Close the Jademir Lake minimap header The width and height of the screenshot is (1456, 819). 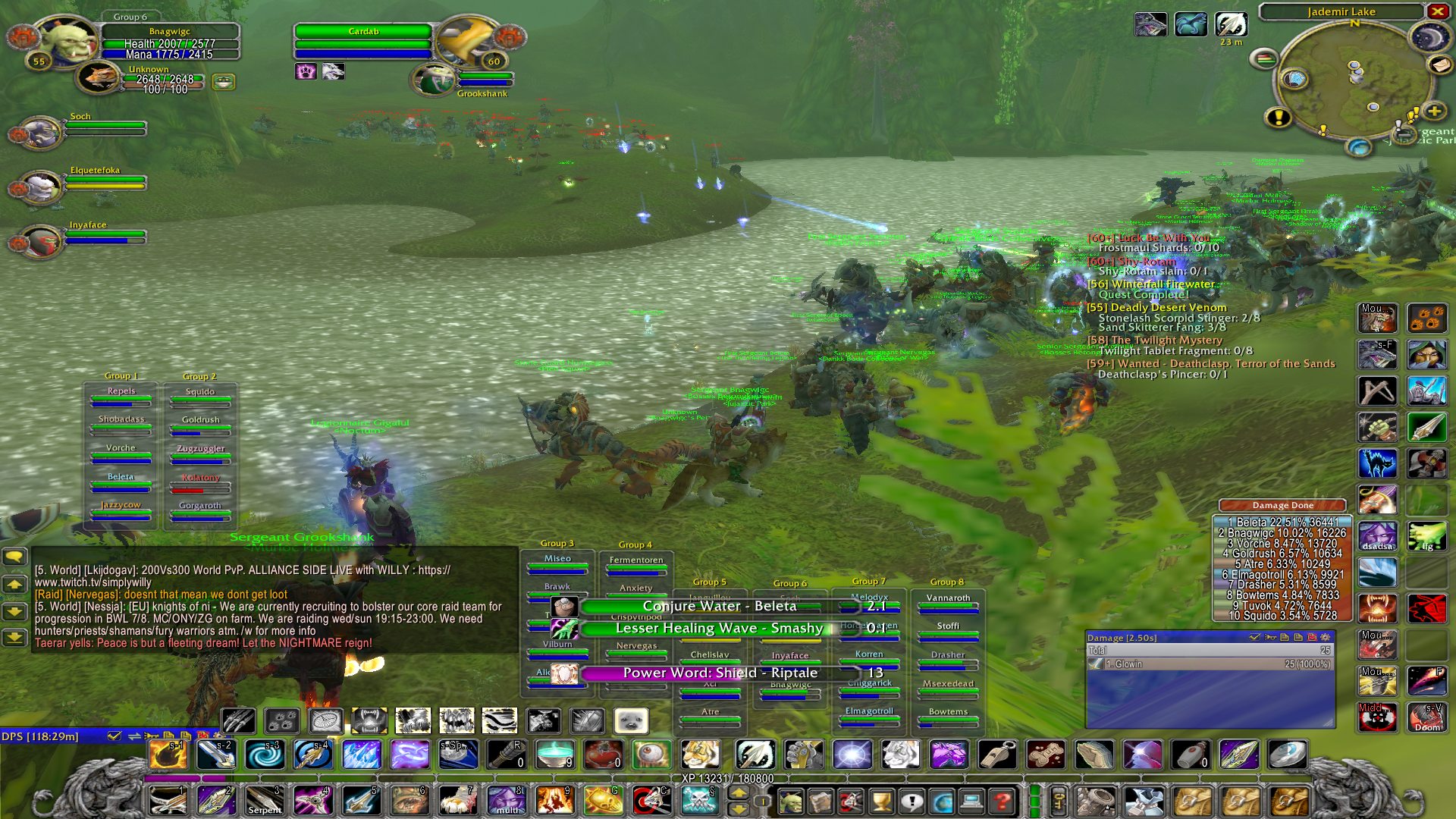pyautogui.click(x=1437, y=11)
